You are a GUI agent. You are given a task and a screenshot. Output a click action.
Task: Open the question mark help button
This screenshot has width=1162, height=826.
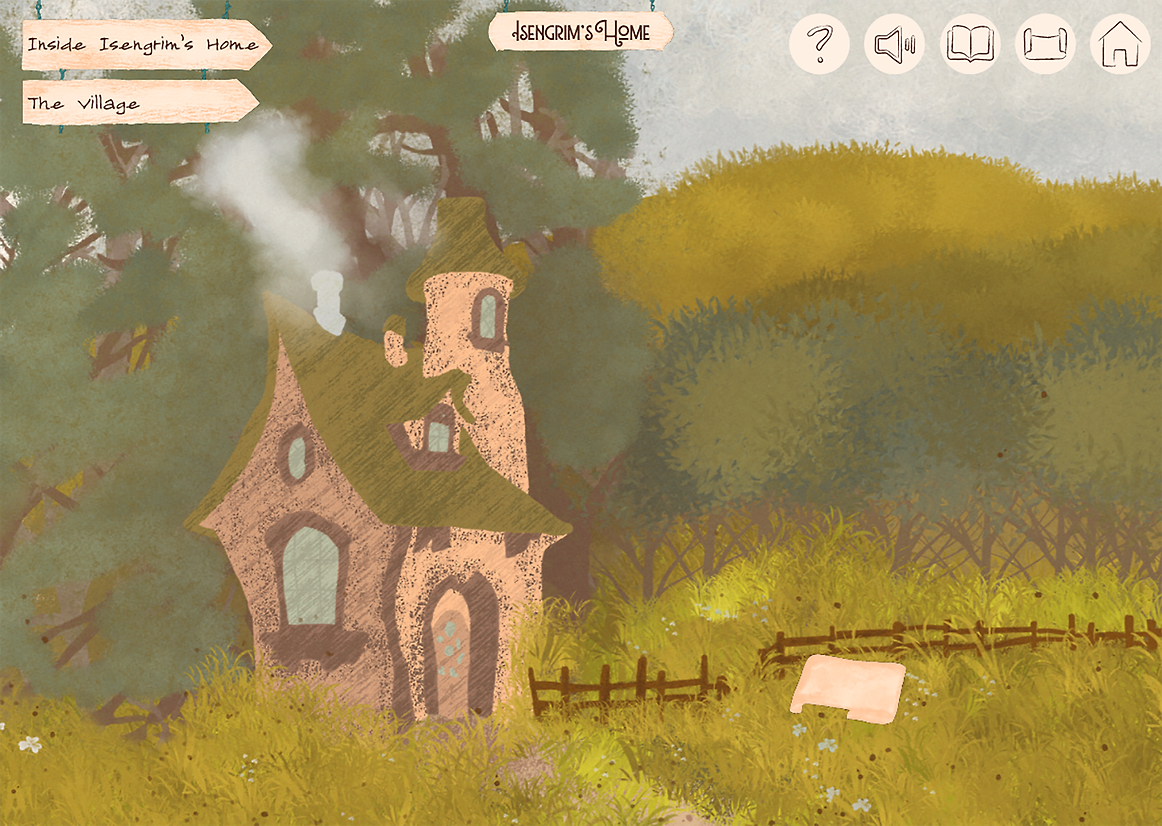pyautogui.click(x=819, y=45)
